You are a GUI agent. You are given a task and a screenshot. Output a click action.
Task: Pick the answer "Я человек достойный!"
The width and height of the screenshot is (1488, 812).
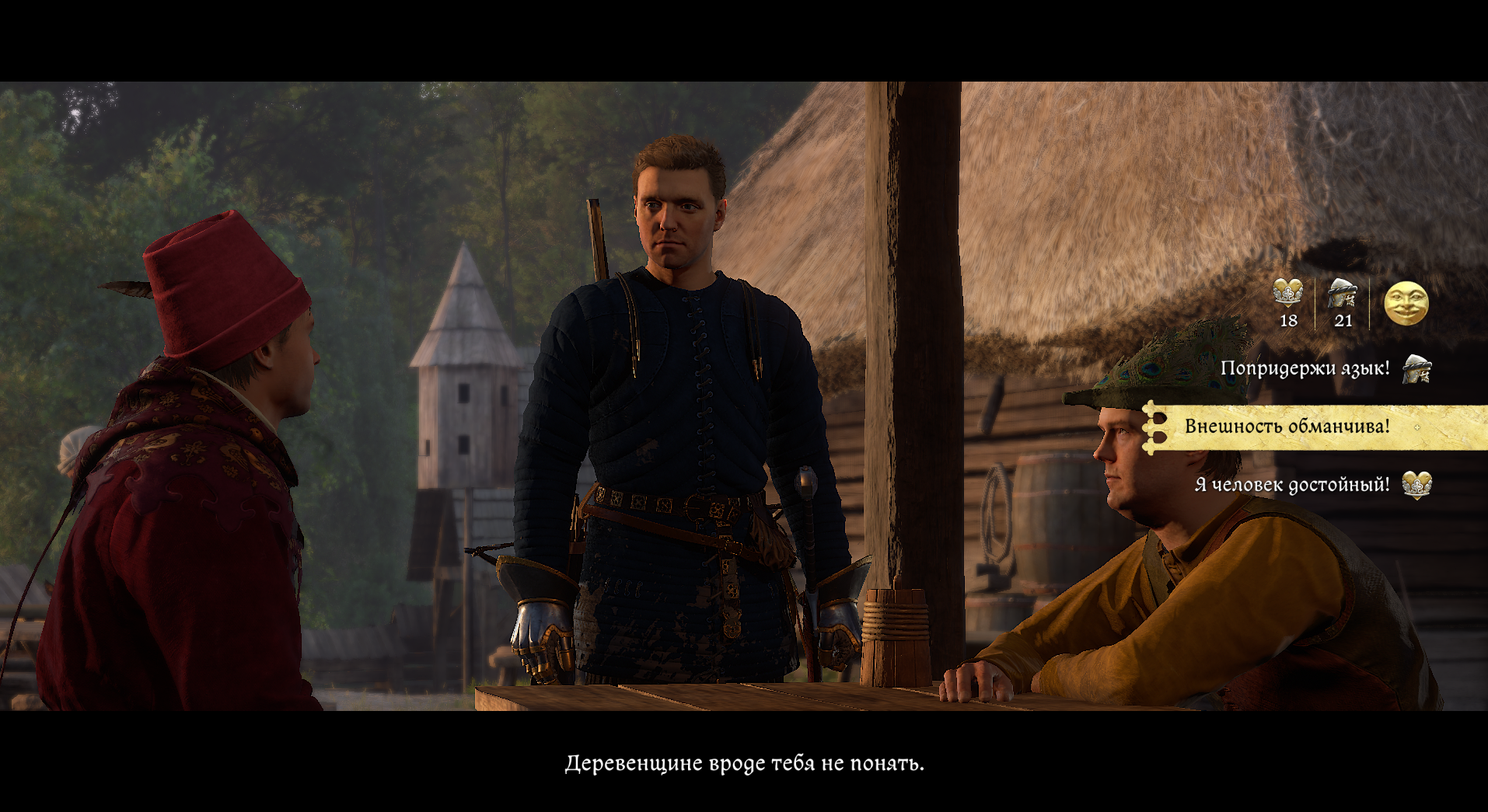(1292, 485)
